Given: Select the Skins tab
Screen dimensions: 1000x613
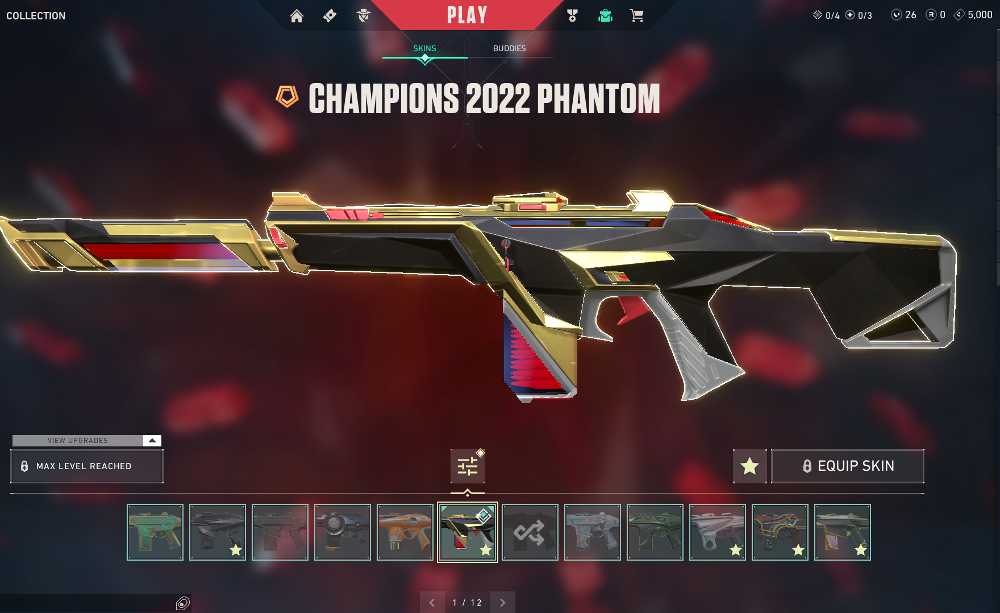Looking at the screenshot, I should [x=425, y=48].
